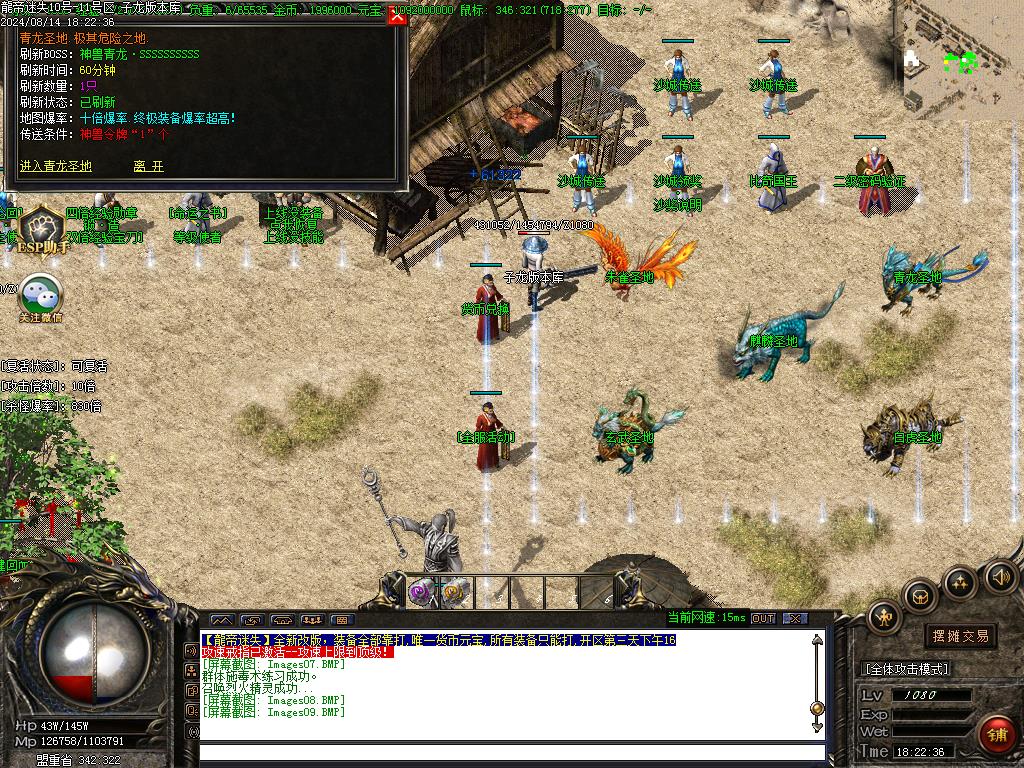Open the skills icon with three stars
Viewport: 1024px width, 768px height.
960,582
